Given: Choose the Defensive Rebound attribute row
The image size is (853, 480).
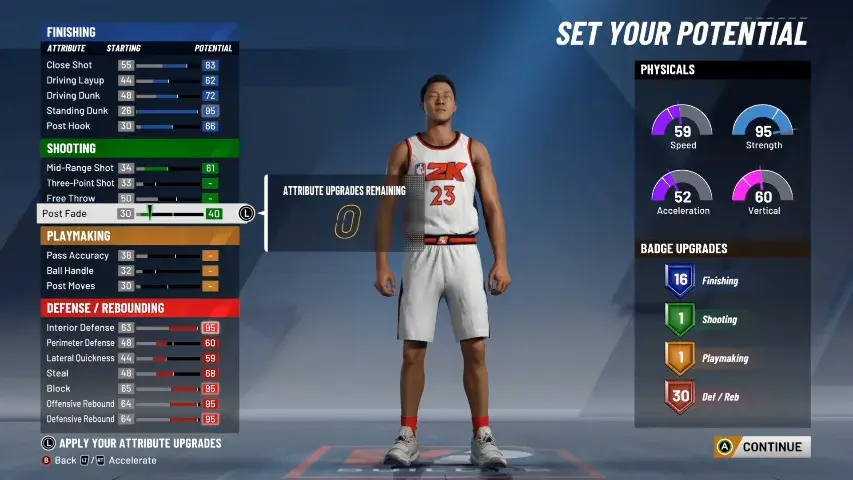Looking at the screenshot, I should pyautogui.click(x=138, y=419).
